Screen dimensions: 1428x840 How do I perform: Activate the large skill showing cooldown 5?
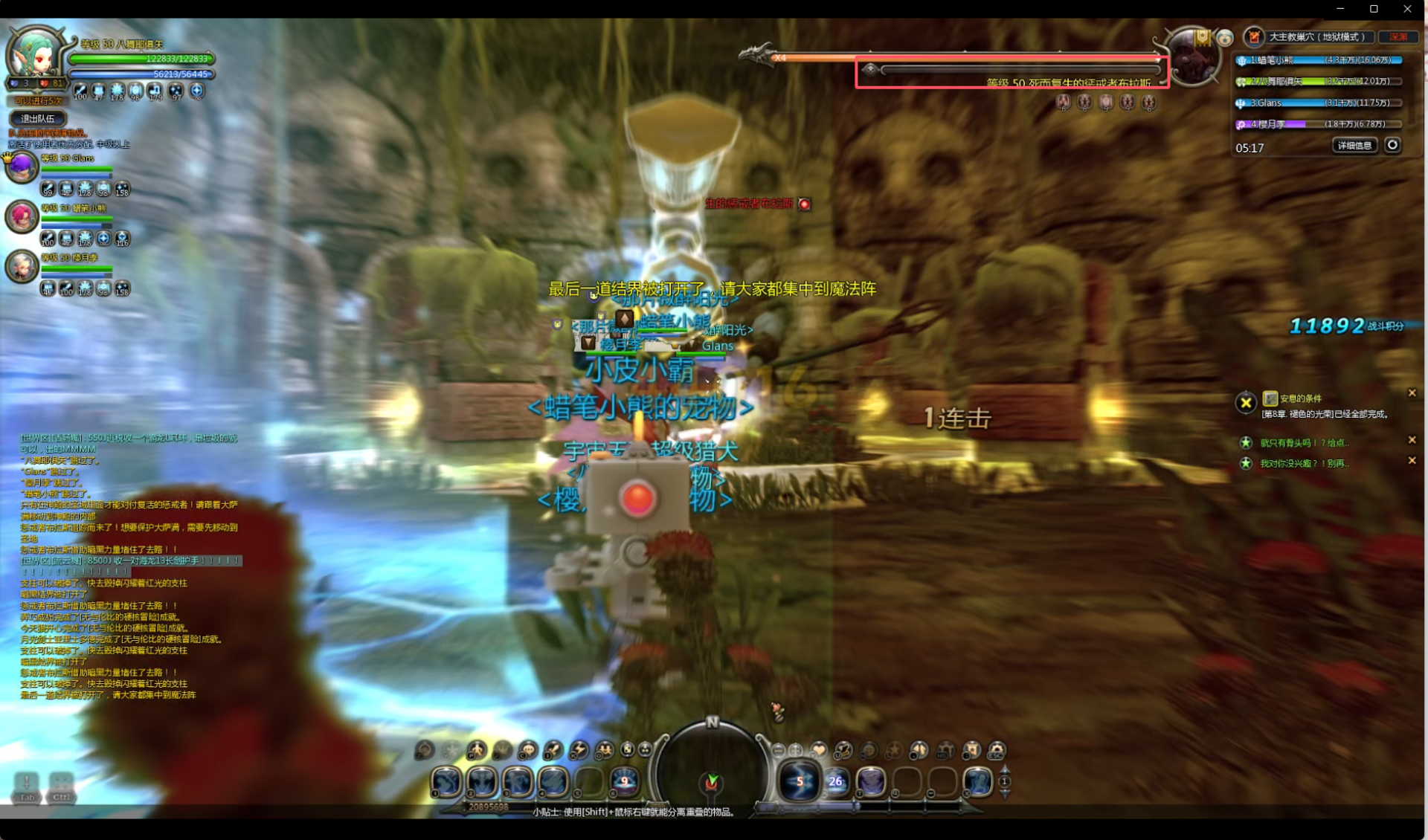click(x=799, y=781)
